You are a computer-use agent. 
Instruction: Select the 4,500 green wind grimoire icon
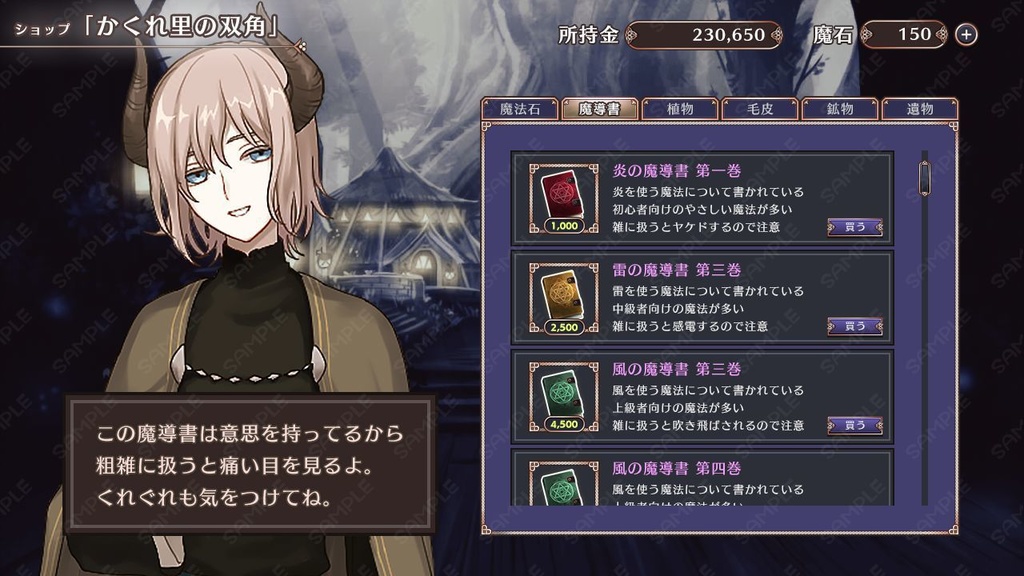coord(563,393)
